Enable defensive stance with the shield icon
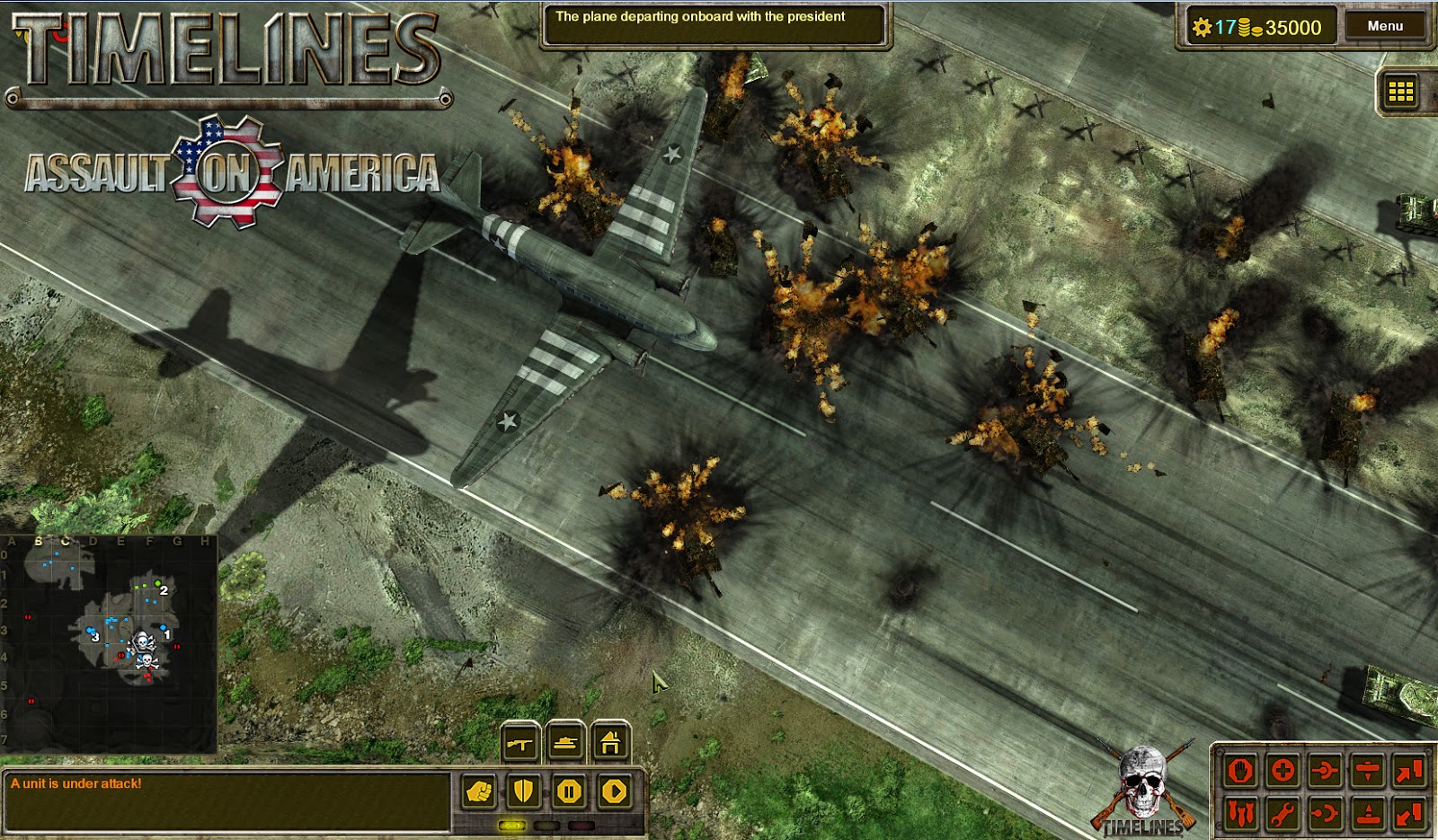The image size is (1438, 840). pos(523,791)
